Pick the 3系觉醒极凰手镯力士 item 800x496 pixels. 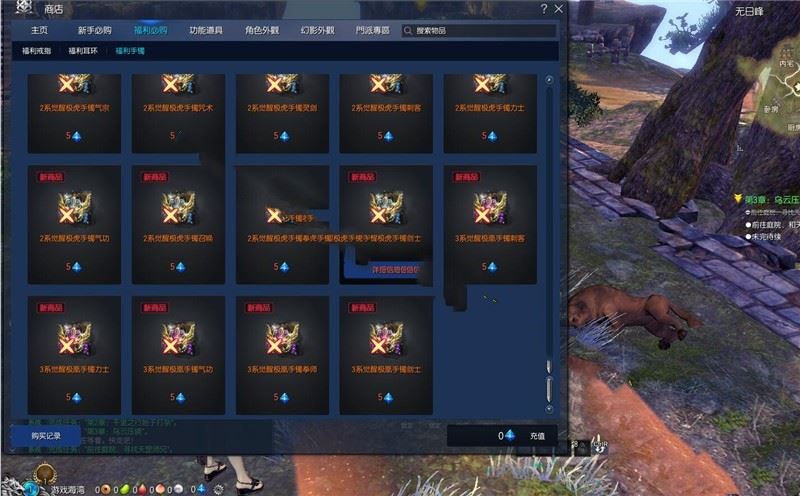[73, 354]
